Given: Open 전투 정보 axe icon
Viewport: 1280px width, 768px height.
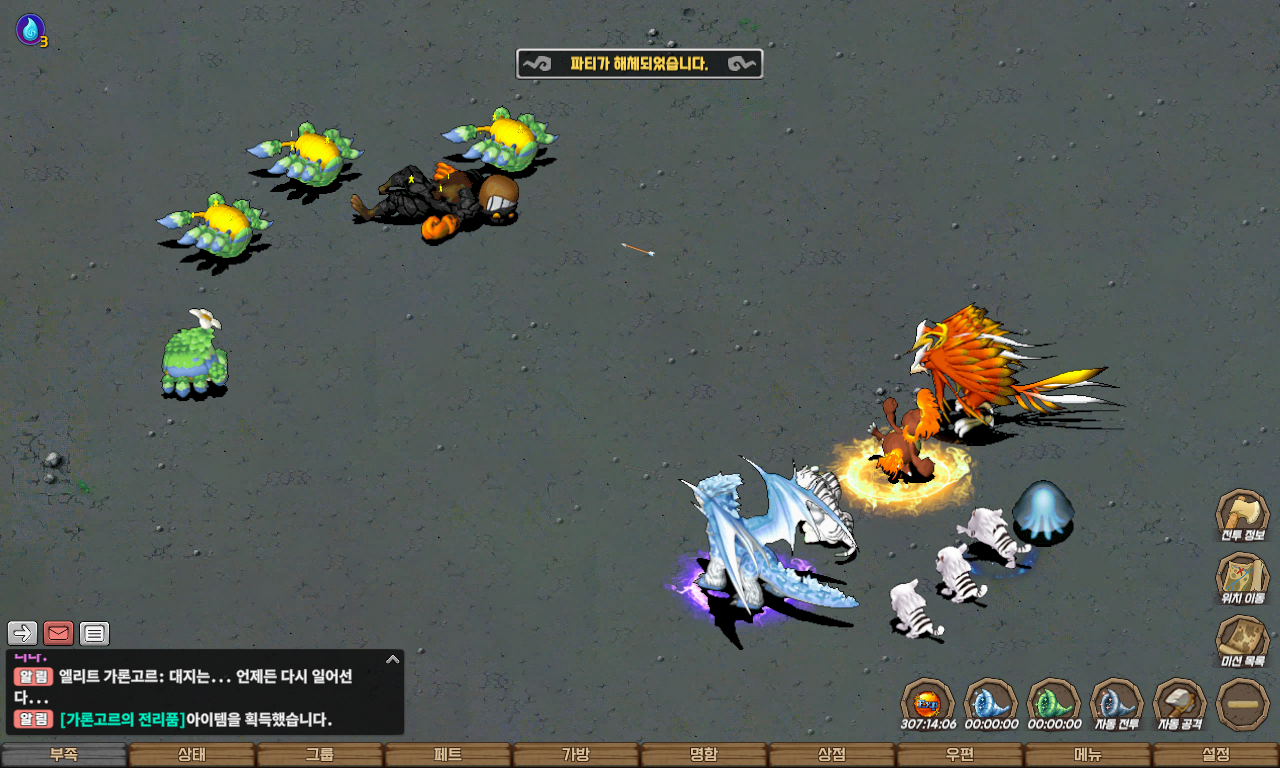Looking at the screenshot, I should (1242, 514).
